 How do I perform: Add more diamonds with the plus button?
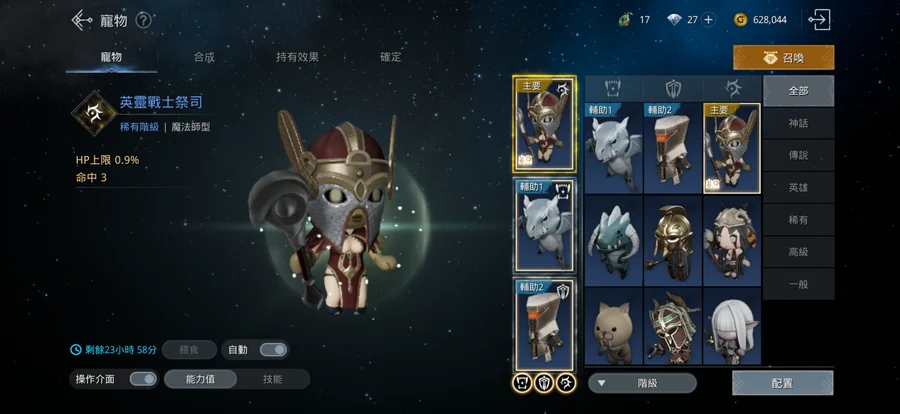coord(708,19)
